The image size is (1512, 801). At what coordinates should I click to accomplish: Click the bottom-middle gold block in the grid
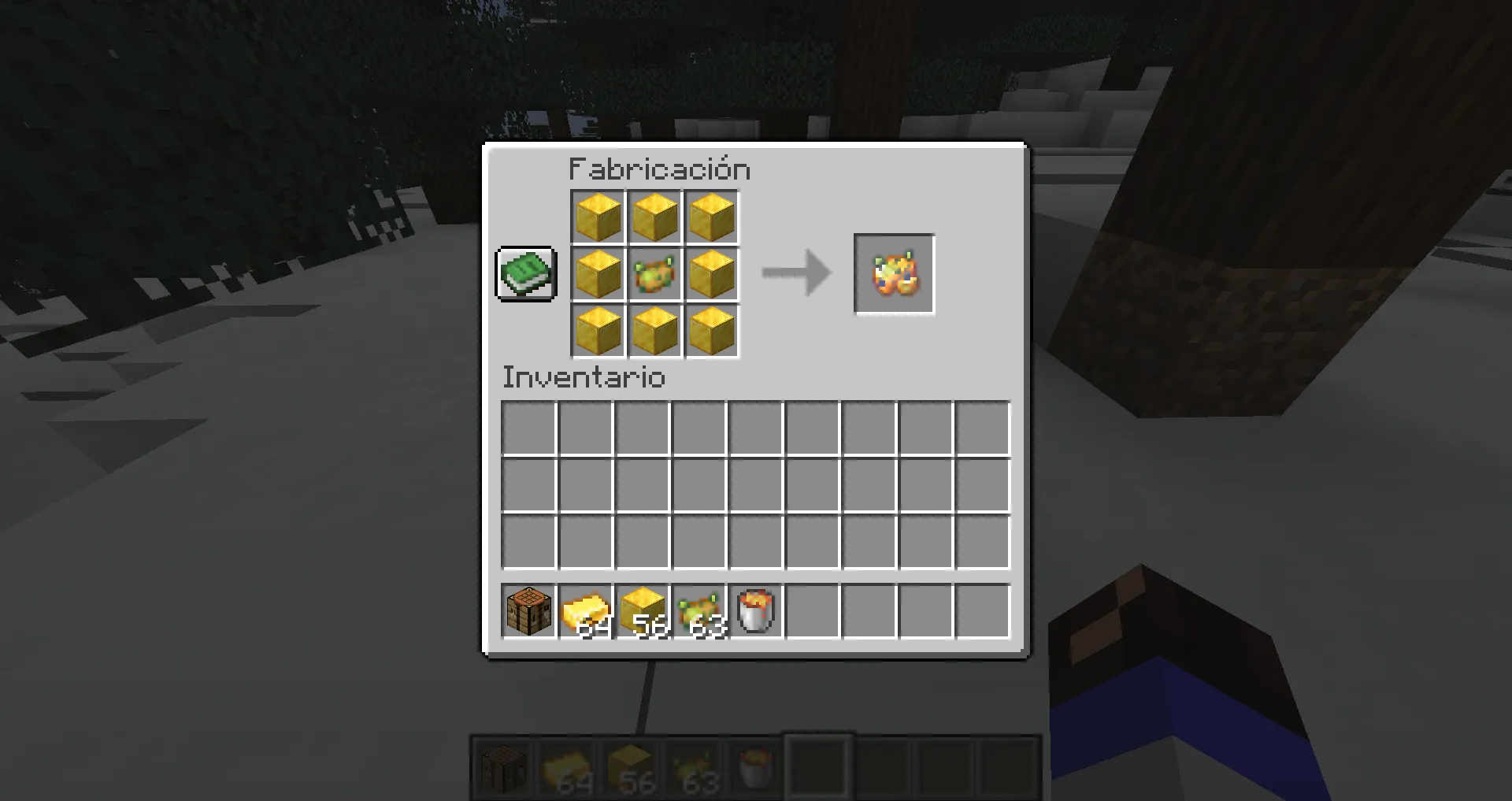[x=654, y=332]
